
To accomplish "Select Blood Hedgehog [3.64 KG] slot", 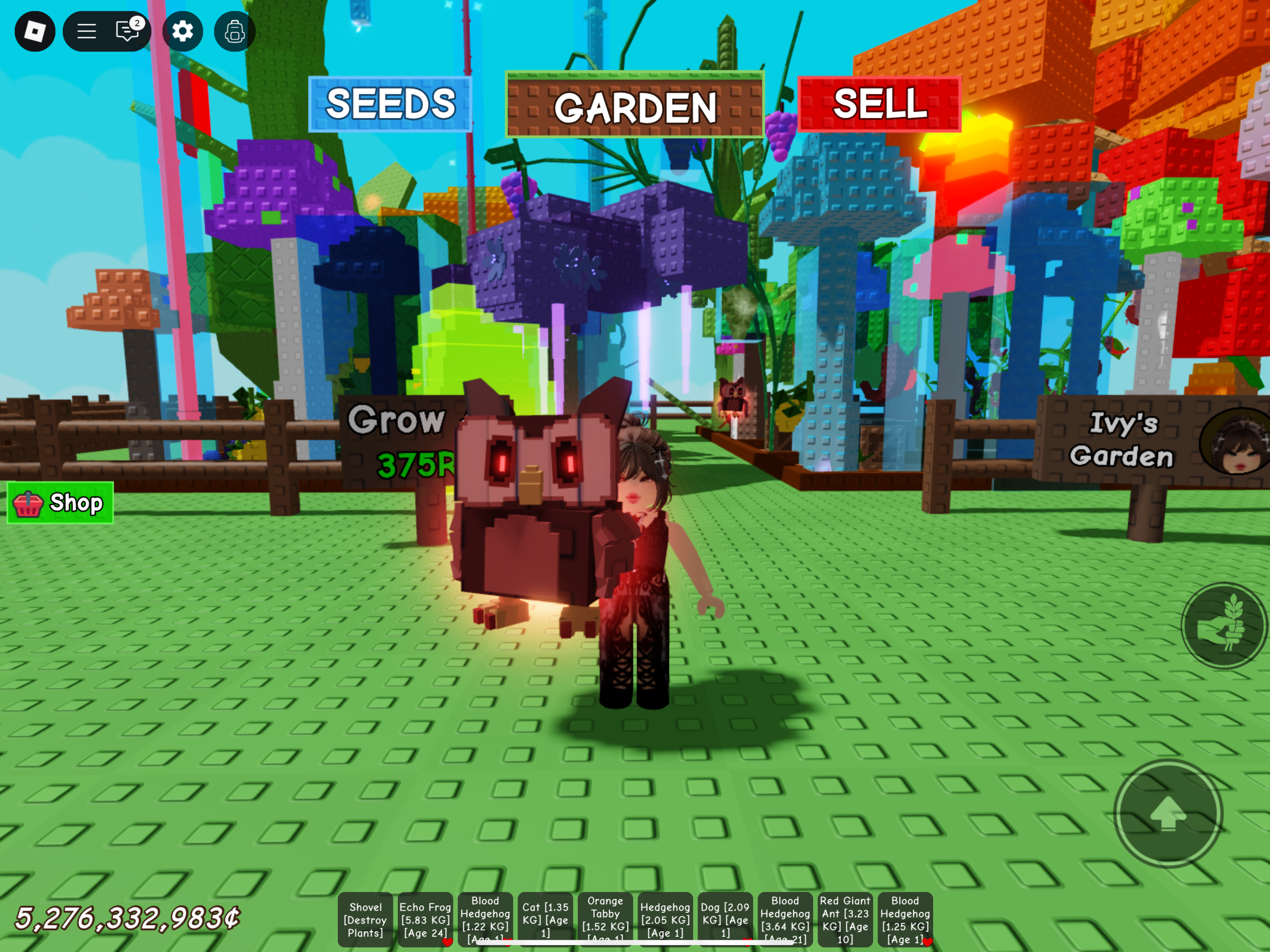I will tap(785, 919).
